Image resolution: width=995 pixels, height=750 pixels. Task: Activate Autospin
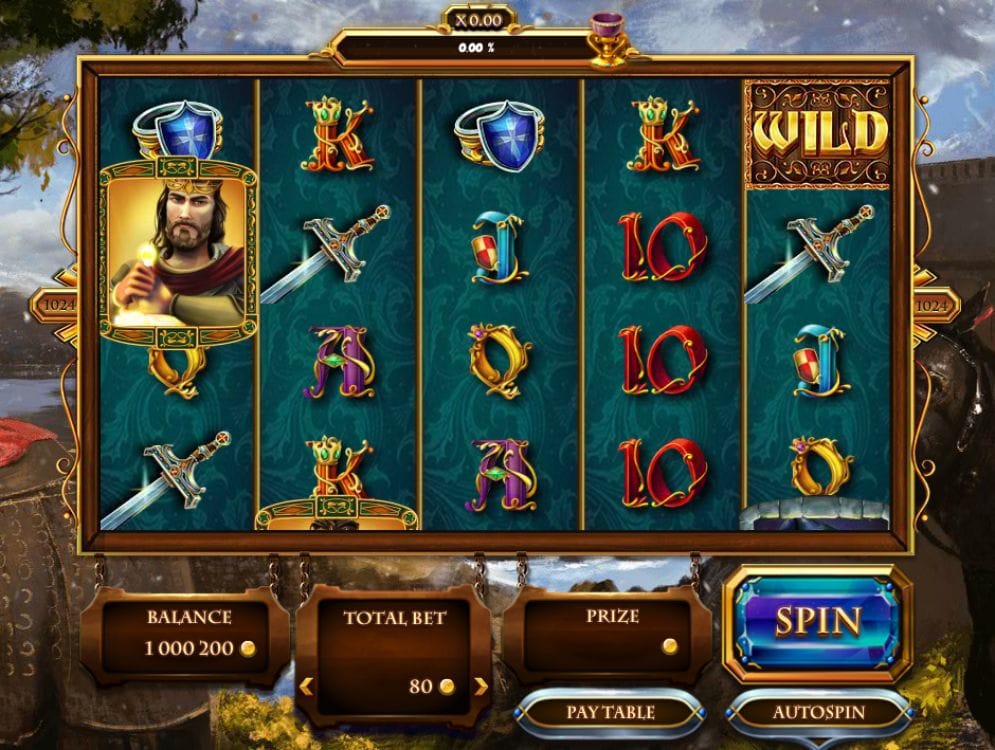point(818,712)
